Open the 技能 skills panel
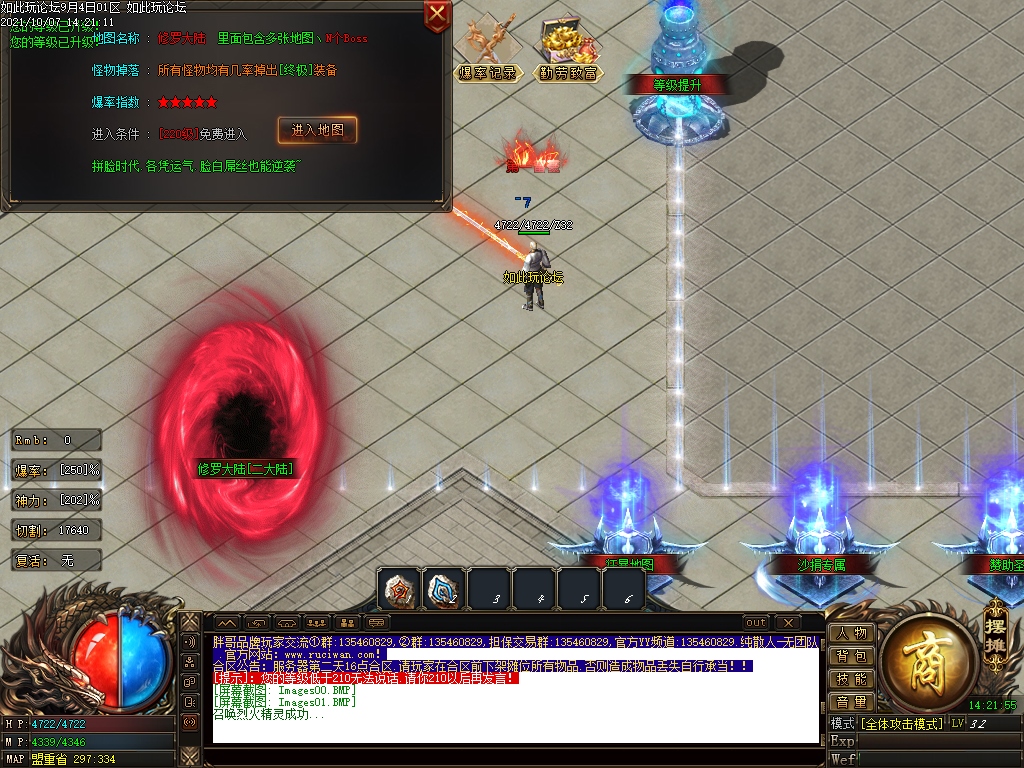This screenshot has width=1024, height=768. click(x=851, y=679)
